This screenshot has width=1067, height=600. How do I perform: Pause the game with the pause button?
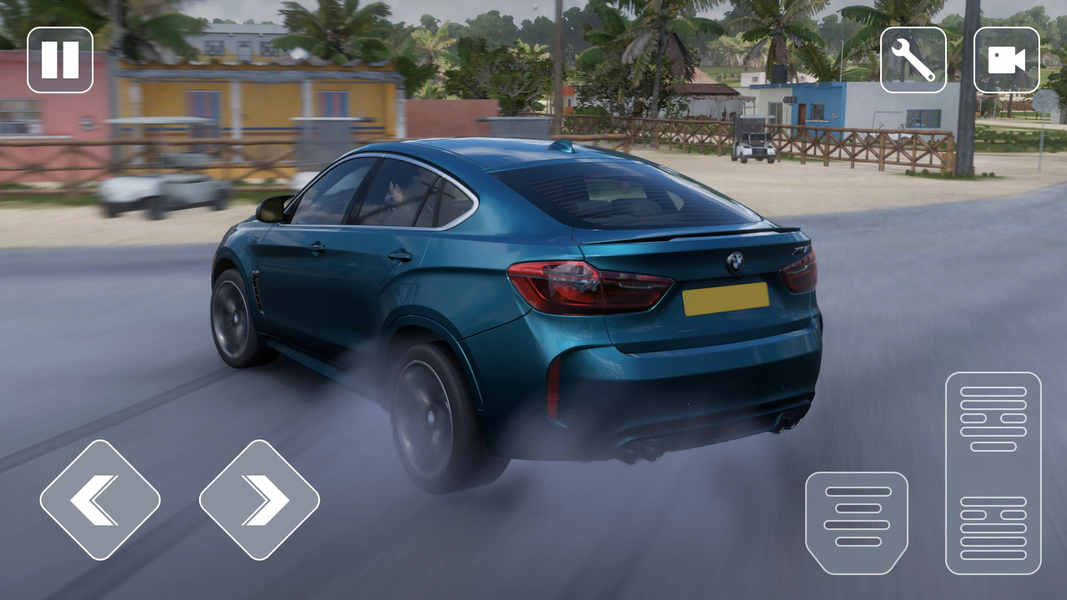tap(60, 60)
